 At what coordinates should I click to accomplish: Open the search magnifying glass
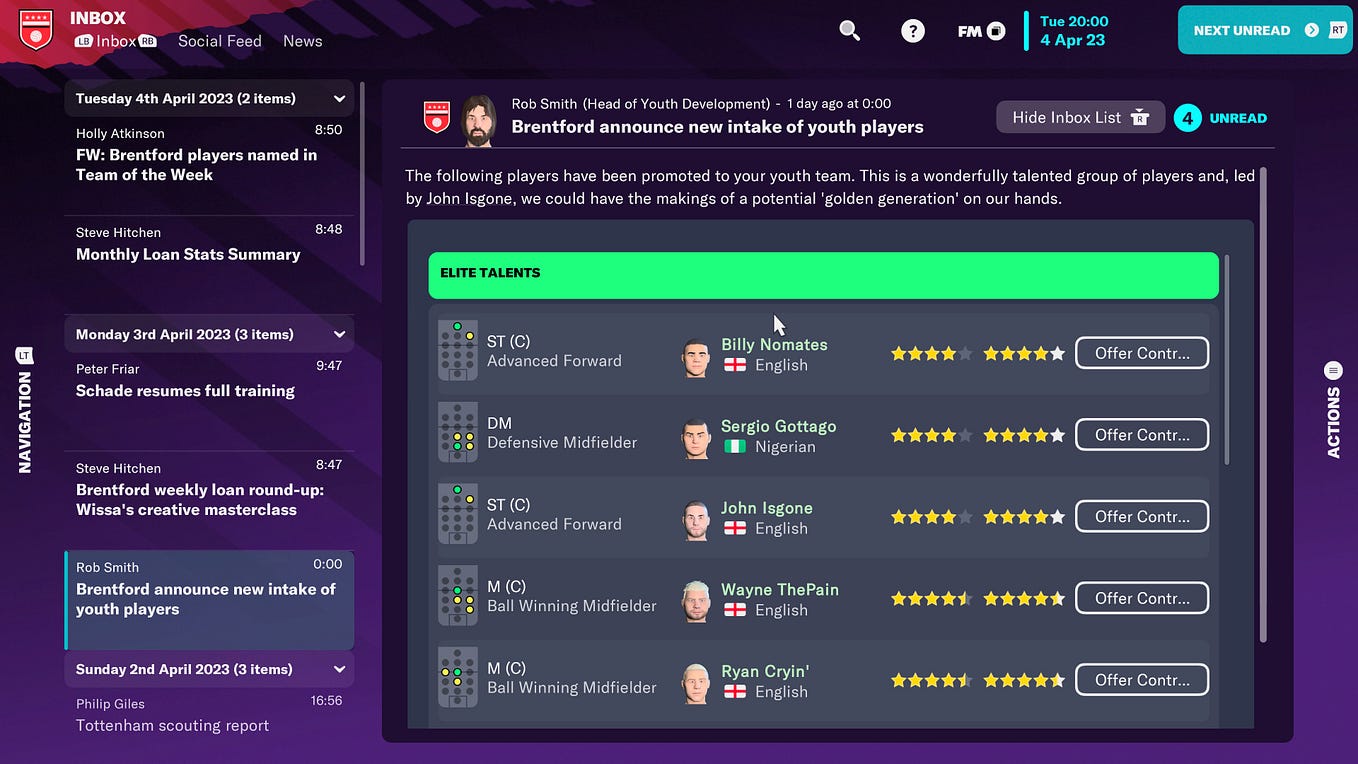click(849, 31)
